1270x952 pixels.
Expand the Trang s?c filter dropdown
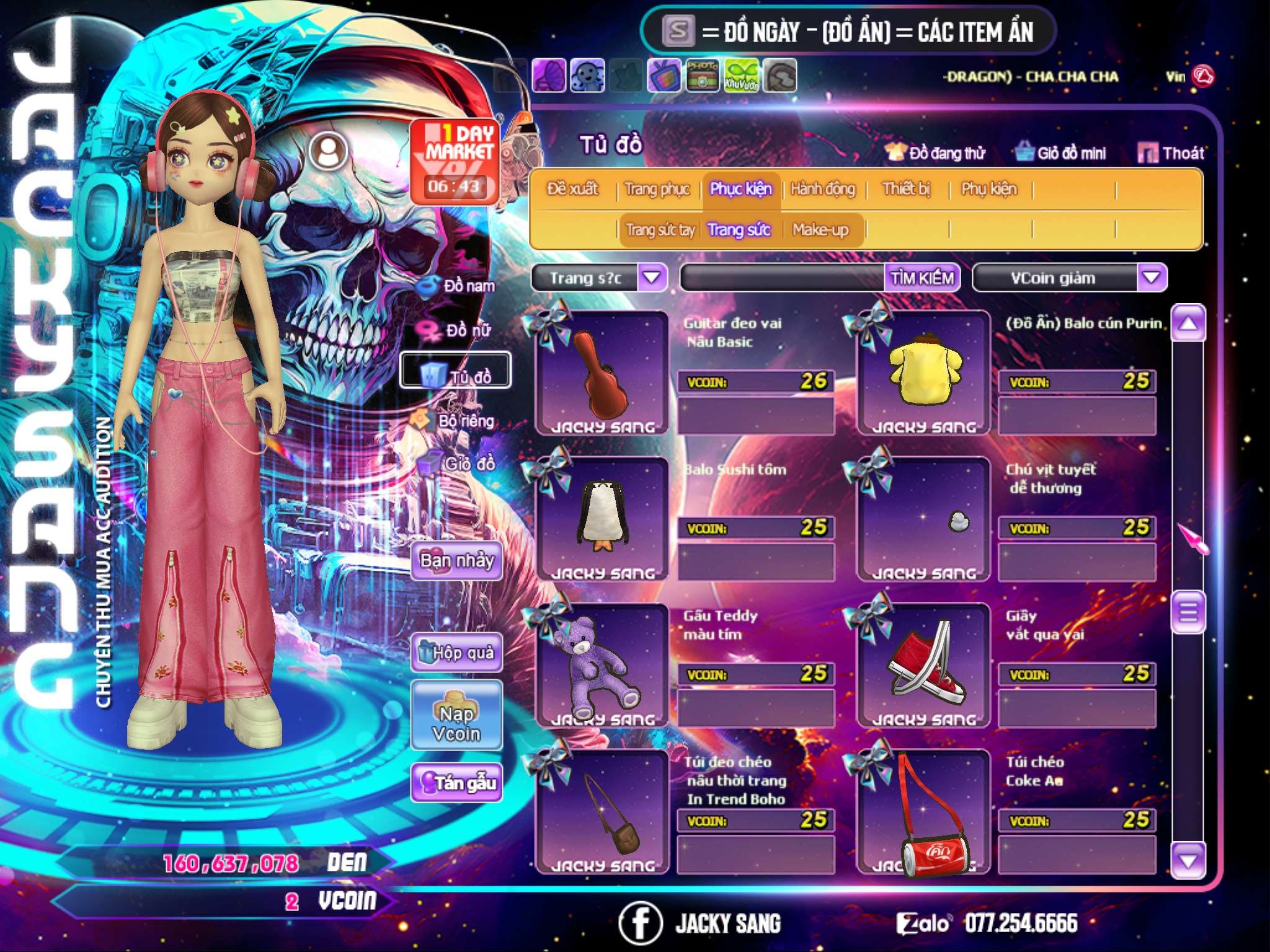[652, 278]
